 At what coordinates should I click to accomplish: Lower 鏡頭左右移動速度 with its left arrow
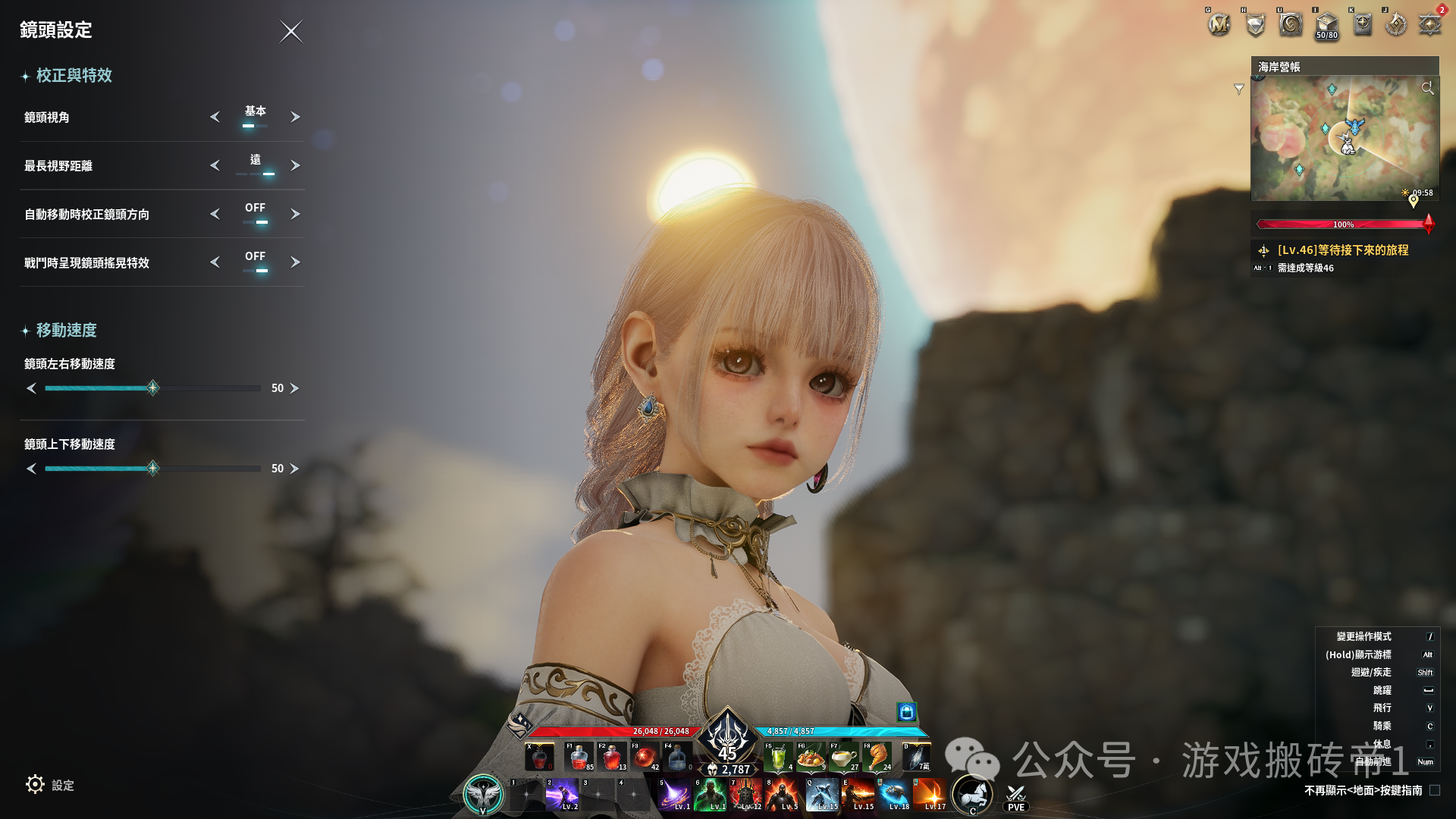[31, 388]
